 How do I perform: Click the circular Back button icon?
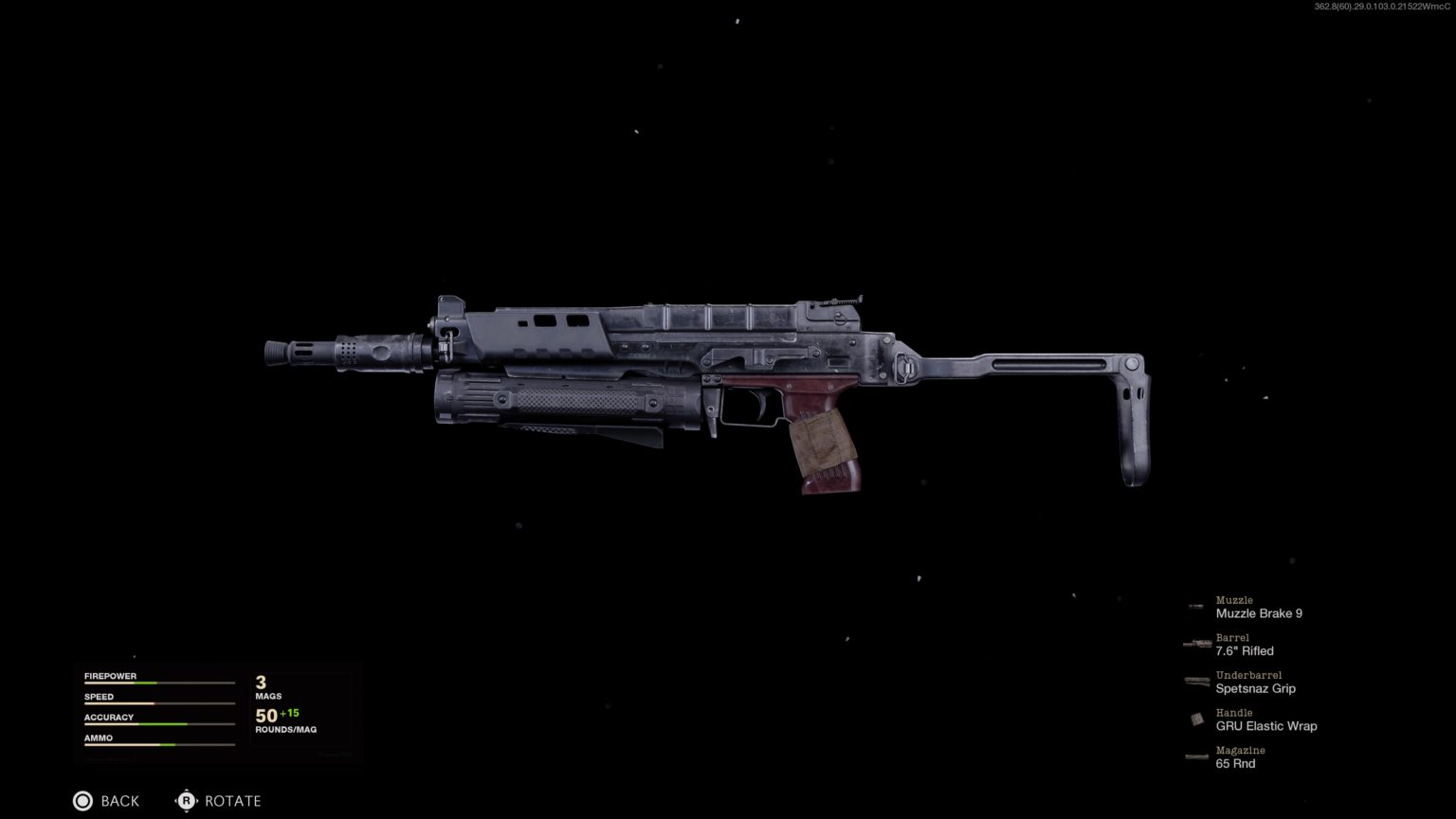82,801
